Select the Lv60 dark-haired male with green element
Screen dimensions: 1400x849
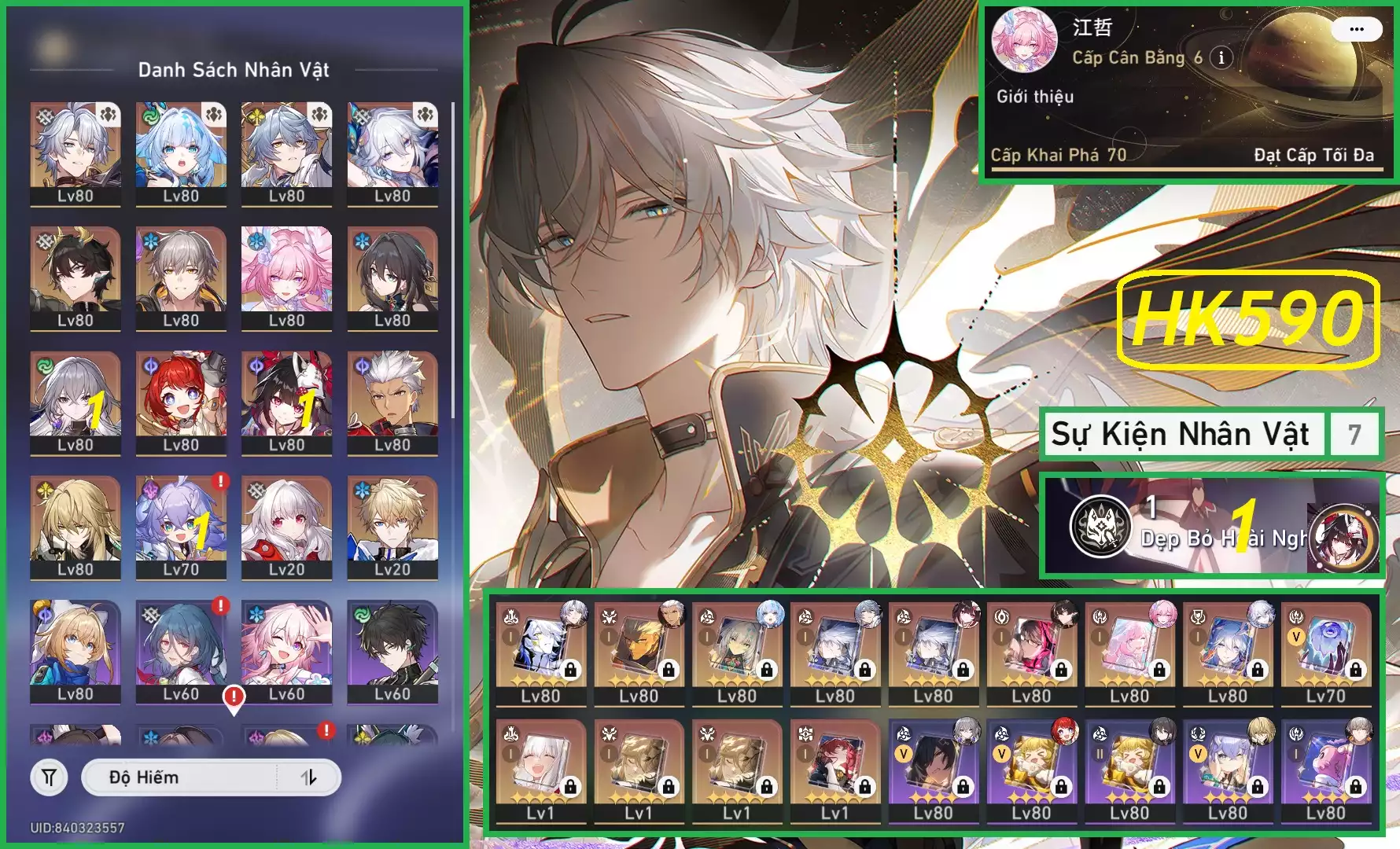[392, 650]
